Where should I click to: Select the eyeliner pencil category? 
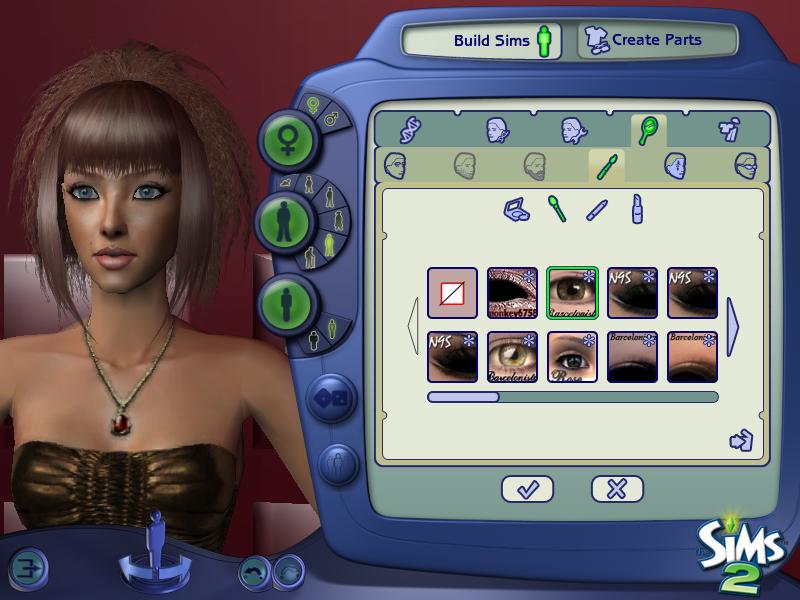tap(597, 210)
